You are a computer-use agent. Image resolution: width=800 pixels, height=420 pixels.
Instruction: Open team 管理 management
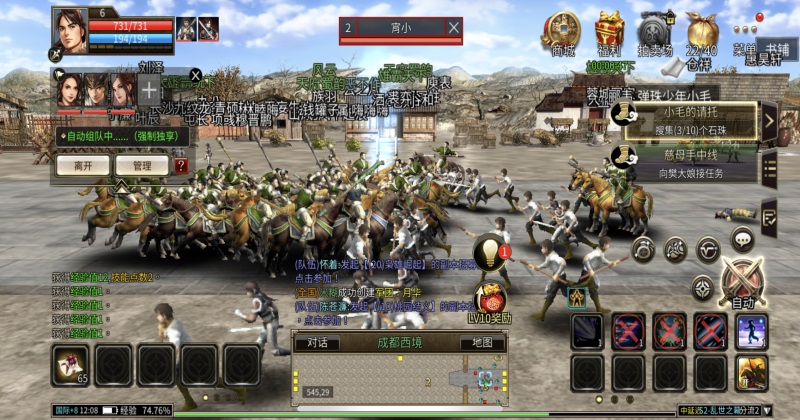[x=134, y=165]
